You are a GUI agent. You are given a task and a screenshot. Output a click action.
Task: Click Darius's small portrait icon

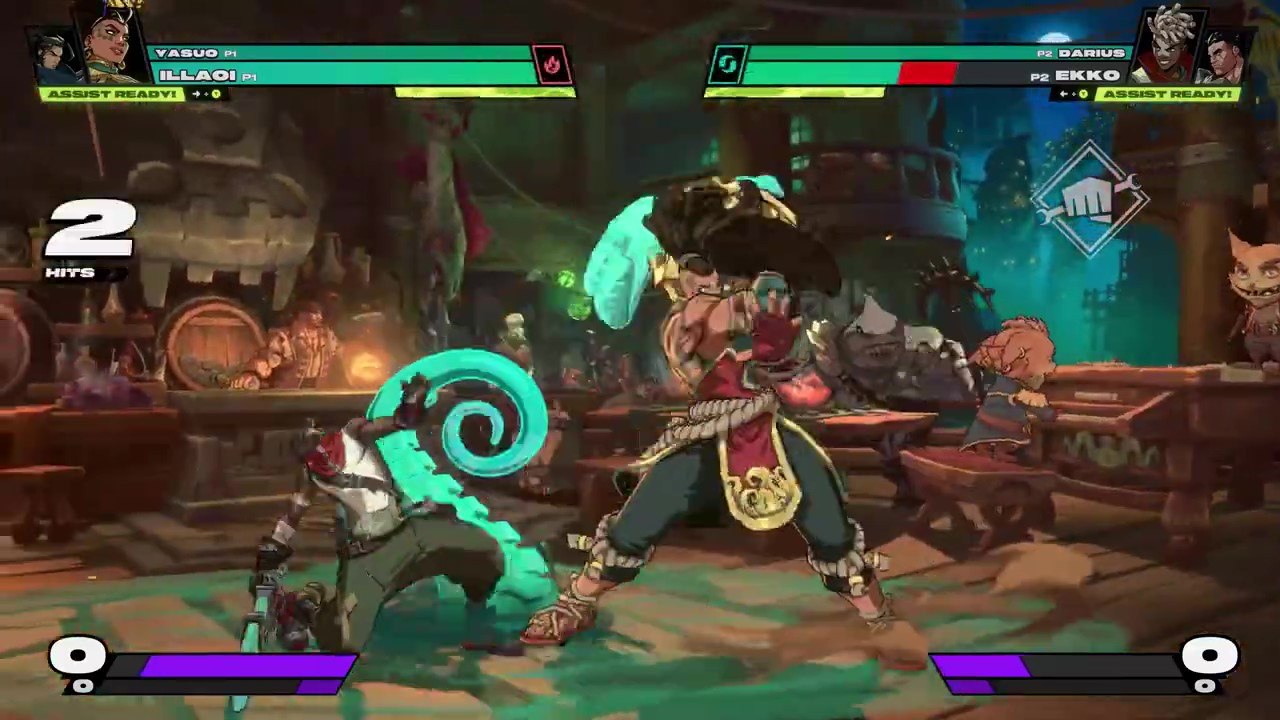pos(1226,58)
